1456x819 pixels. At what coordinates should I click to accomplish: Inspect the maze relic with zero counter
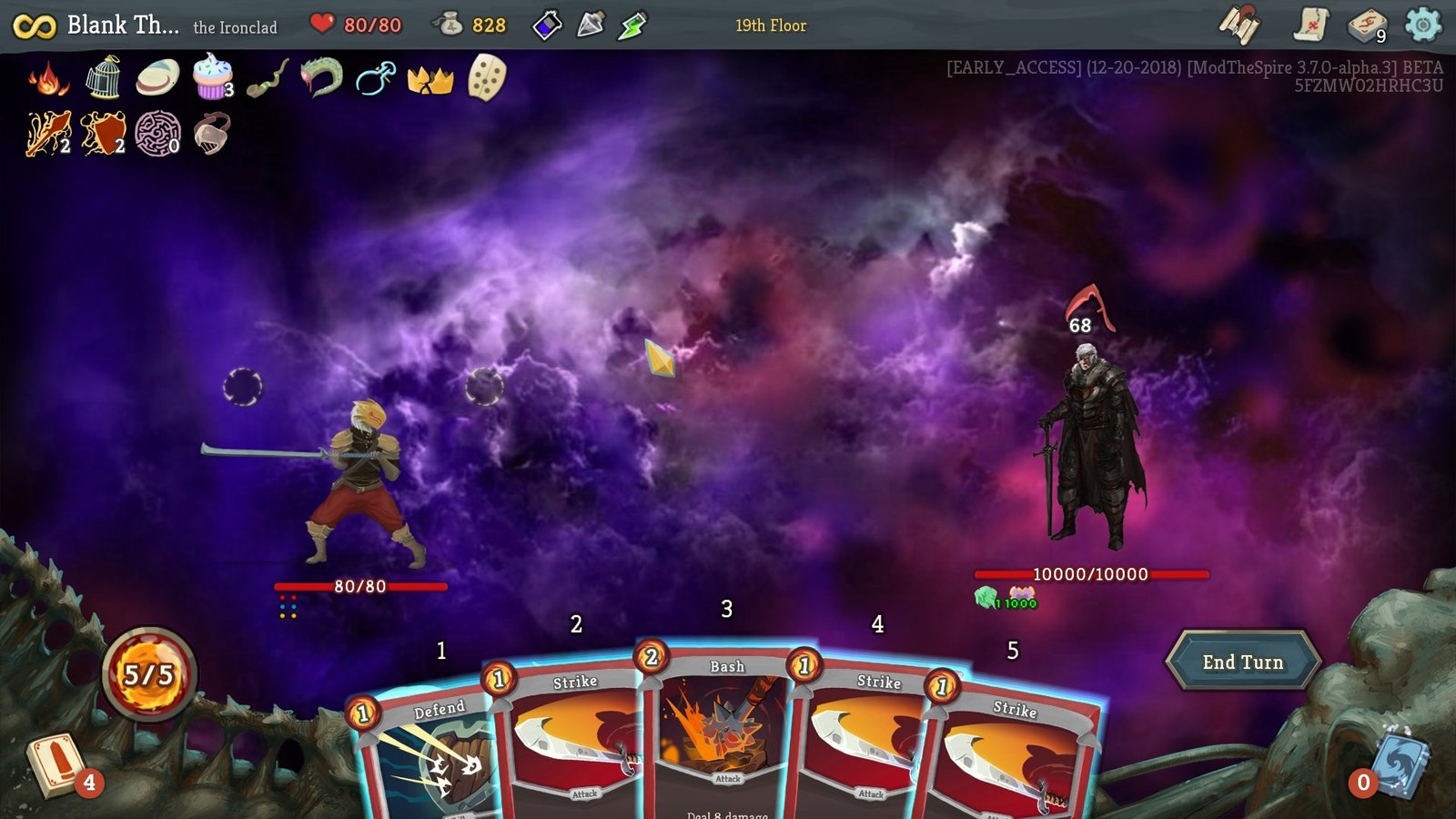click(155, 136)
